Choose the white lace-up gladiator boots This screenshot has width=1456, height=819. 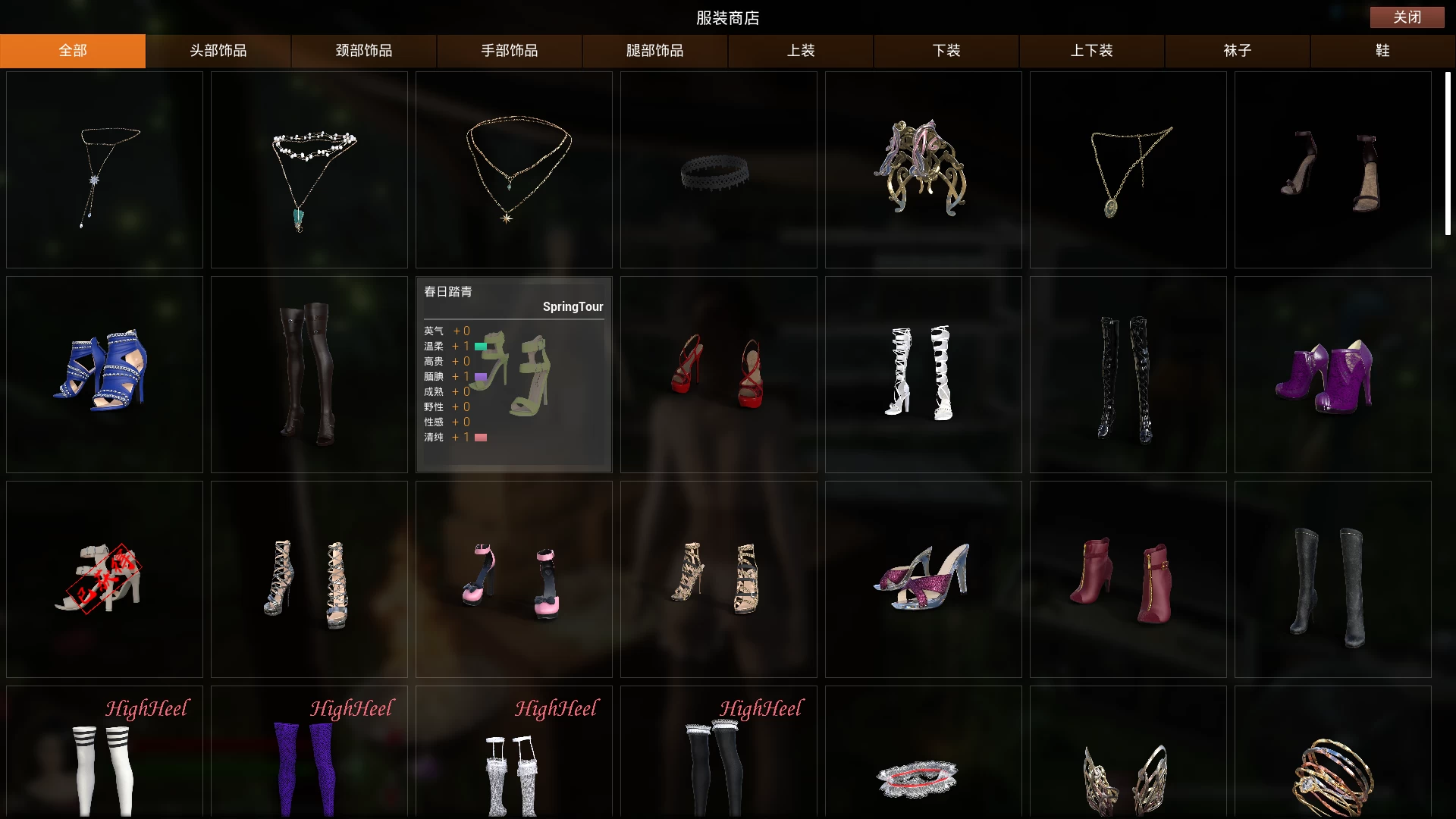(x=923, y=375)
